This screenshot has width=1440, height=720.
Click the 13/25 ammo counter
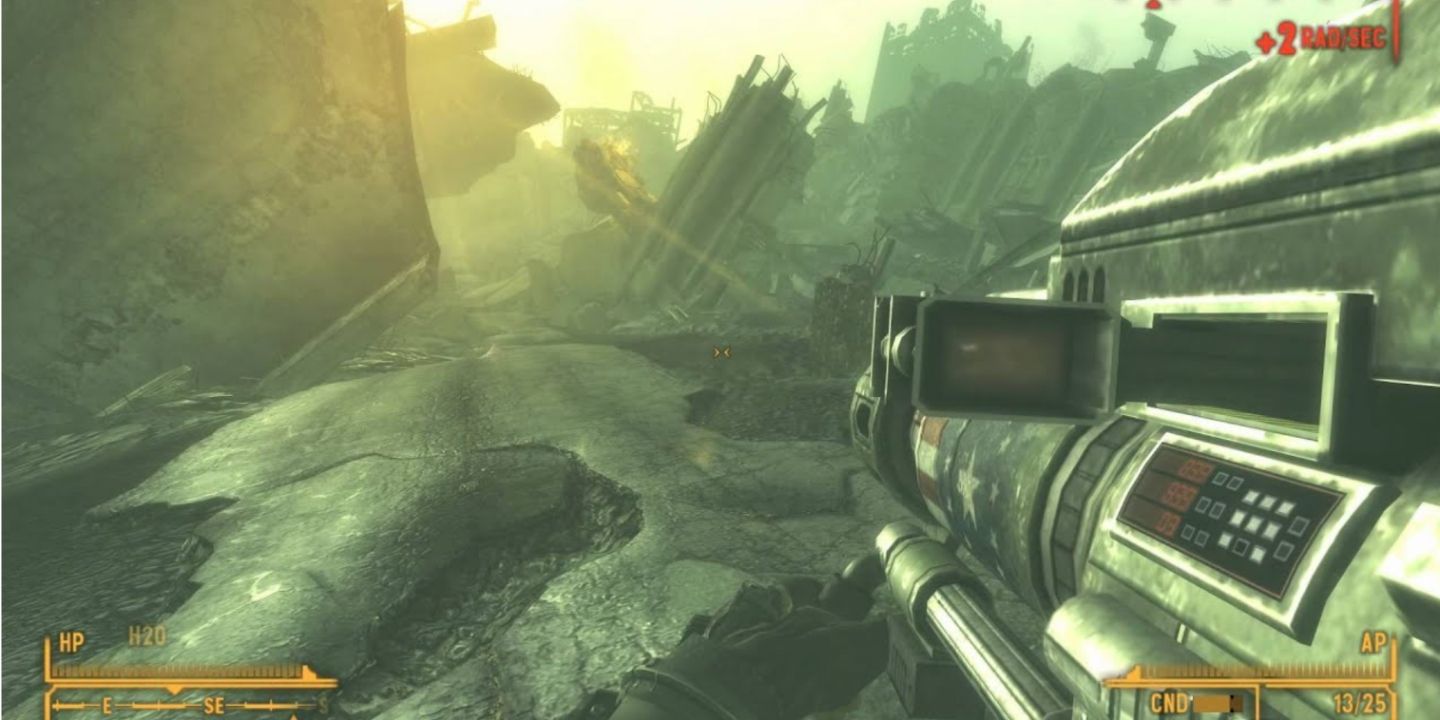[1361, 703]
